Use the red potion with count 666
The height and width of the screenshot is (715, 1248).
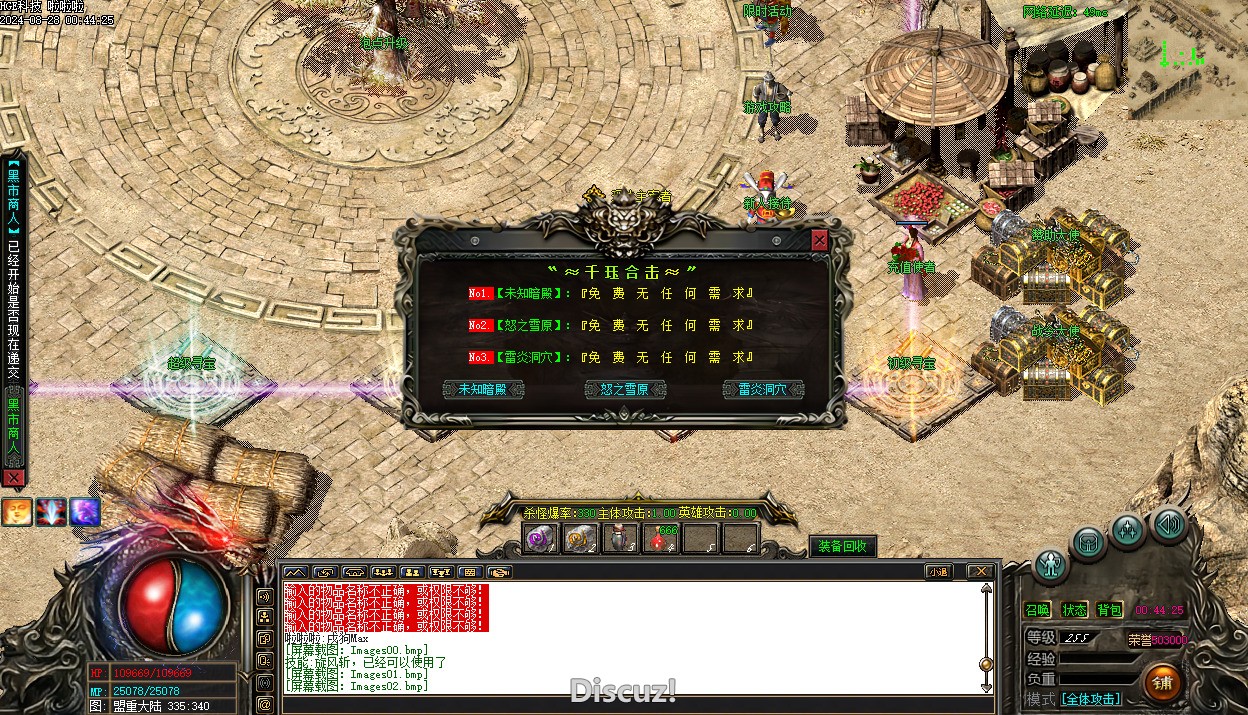pos(661,538)
